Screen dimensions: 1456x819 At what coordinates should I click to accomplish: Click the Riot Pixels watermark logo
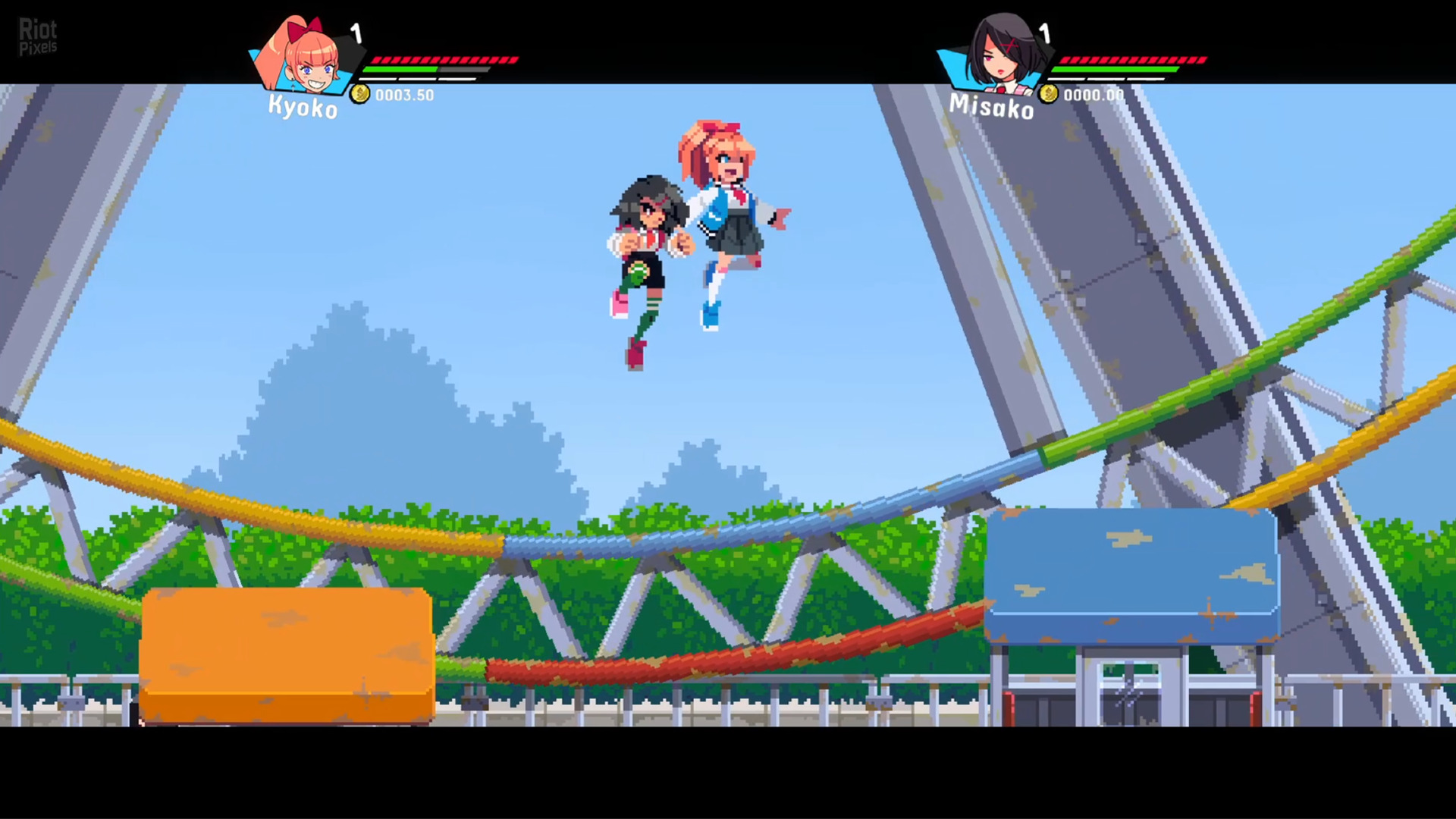37,36
